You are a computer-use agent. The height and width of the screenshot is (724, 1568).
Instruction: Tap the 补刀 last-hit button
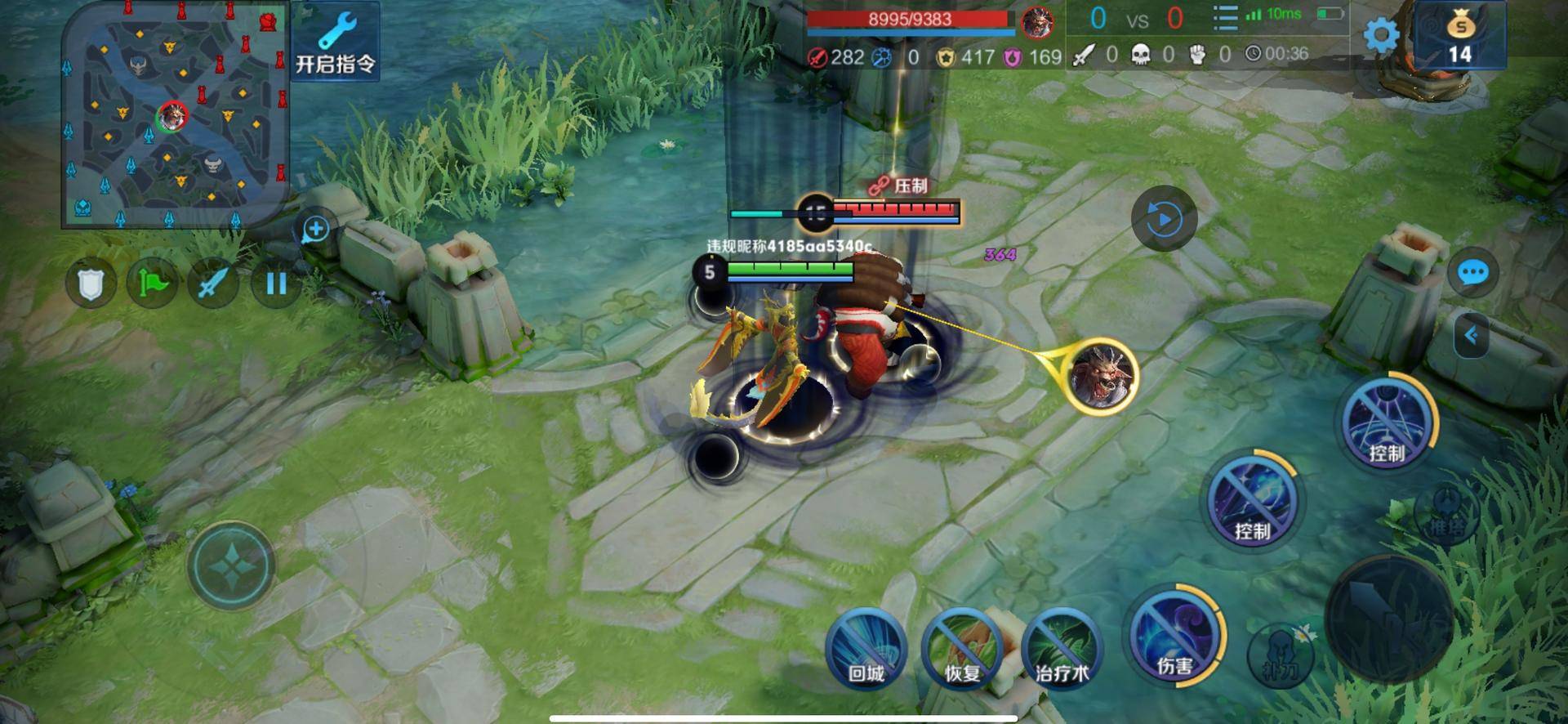pyautogui.click(x=1280, y=654)
